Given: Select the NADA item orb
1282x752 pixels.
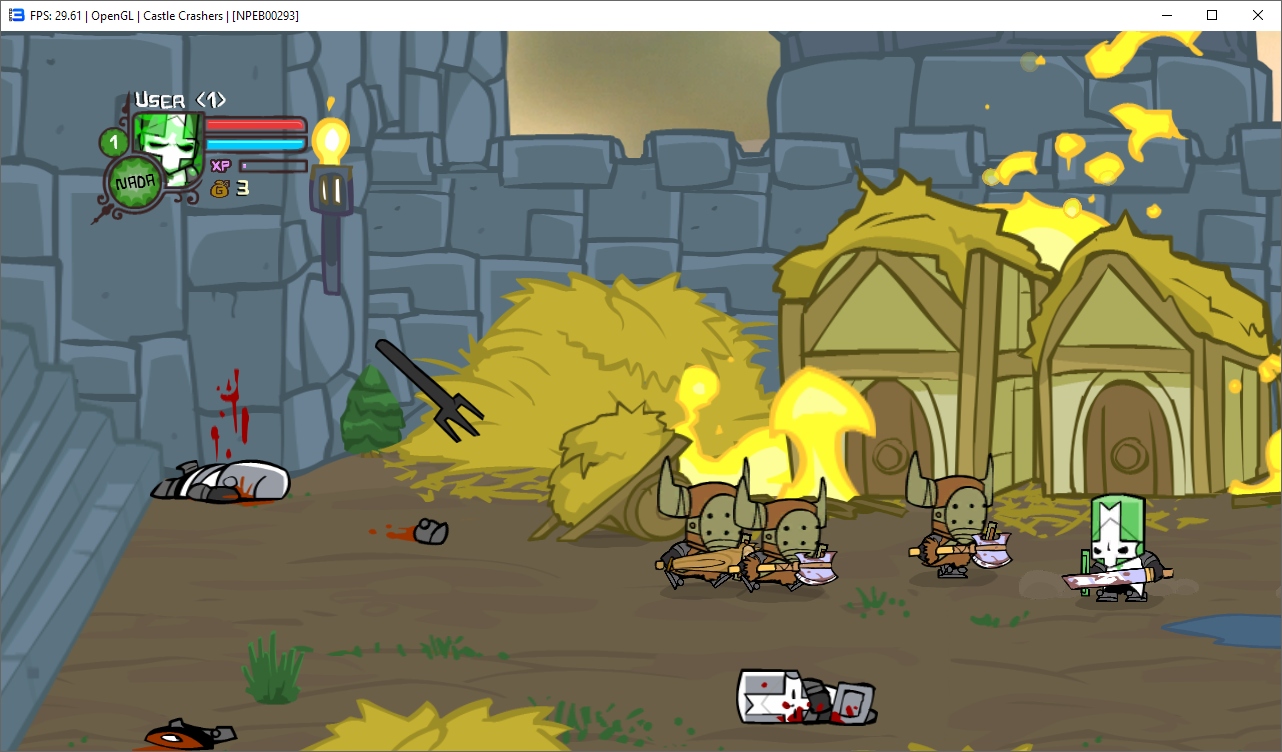Looking at the screenshot, I should click(134, 184).
